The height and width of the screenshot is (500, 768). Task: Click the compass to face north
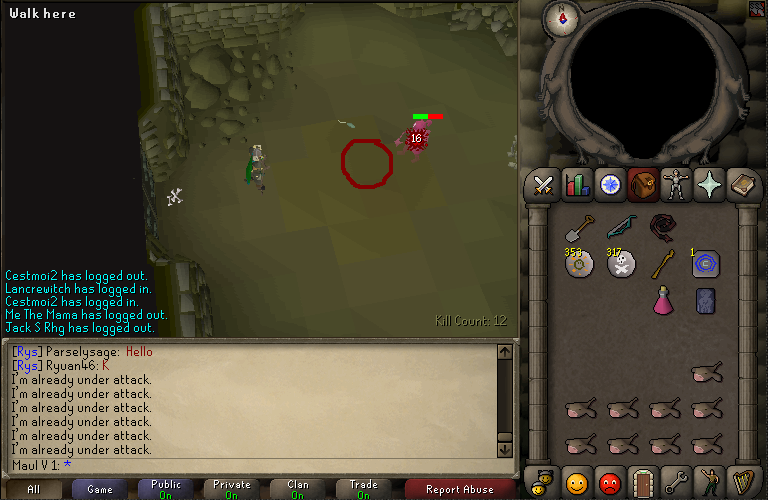[x=561, y=16]
